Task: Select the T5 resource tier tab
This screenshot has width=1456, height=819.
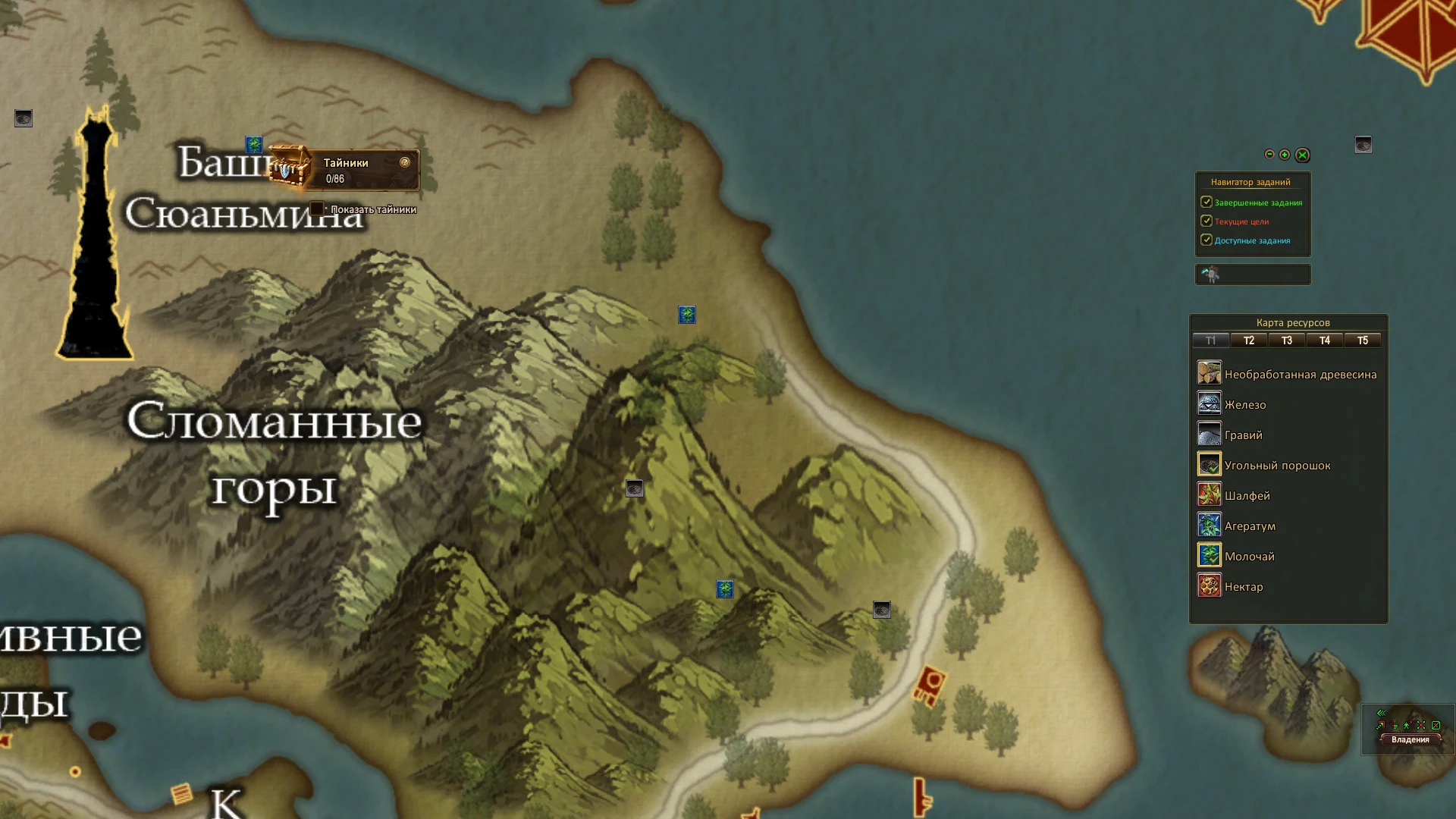Action: pyautogui.click(x=1363, y=340)
